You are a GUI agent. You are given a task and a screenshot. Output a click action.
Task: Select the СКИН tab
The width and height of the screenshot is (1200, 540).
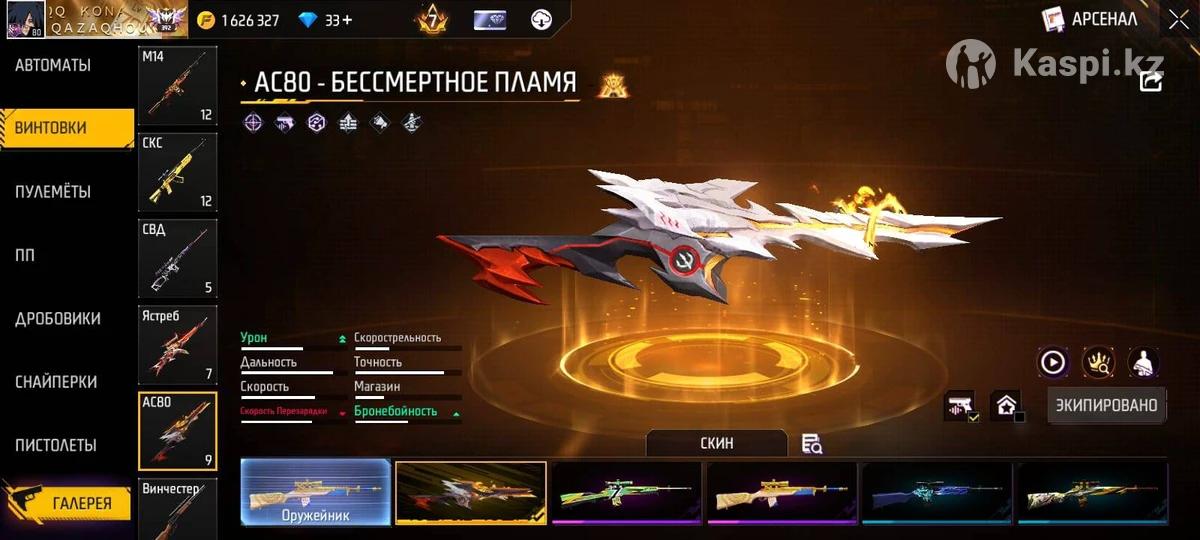coord(716,443)
